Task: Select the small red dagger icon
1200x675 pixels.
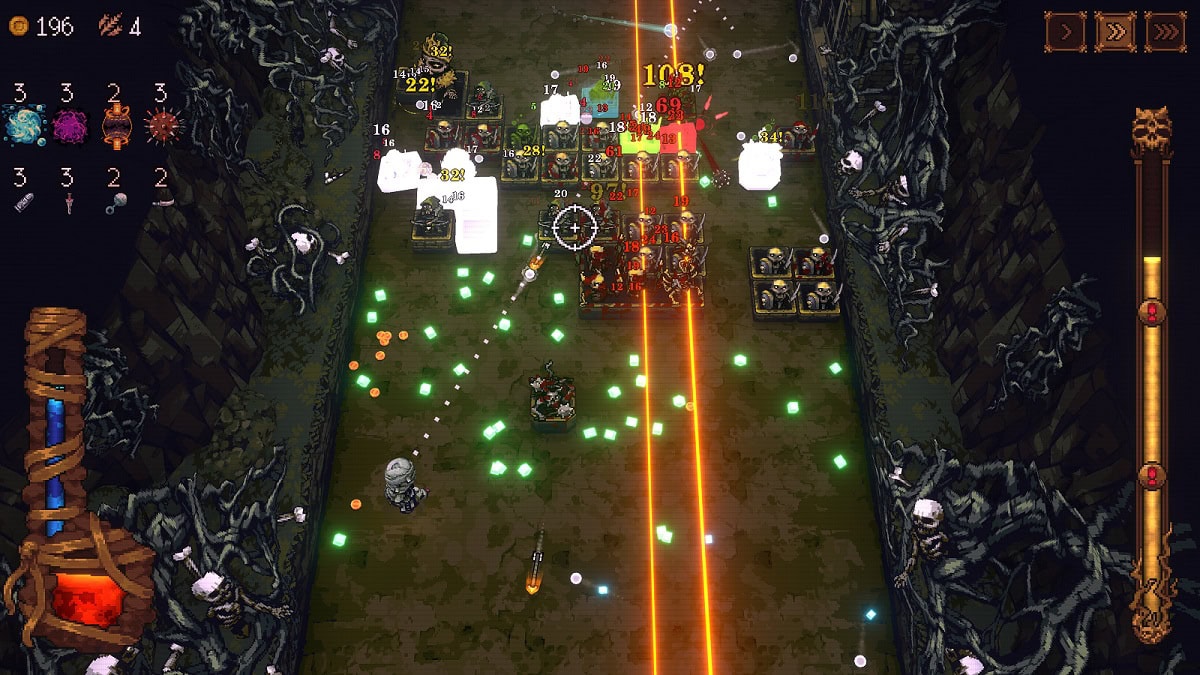Action: 68,203
